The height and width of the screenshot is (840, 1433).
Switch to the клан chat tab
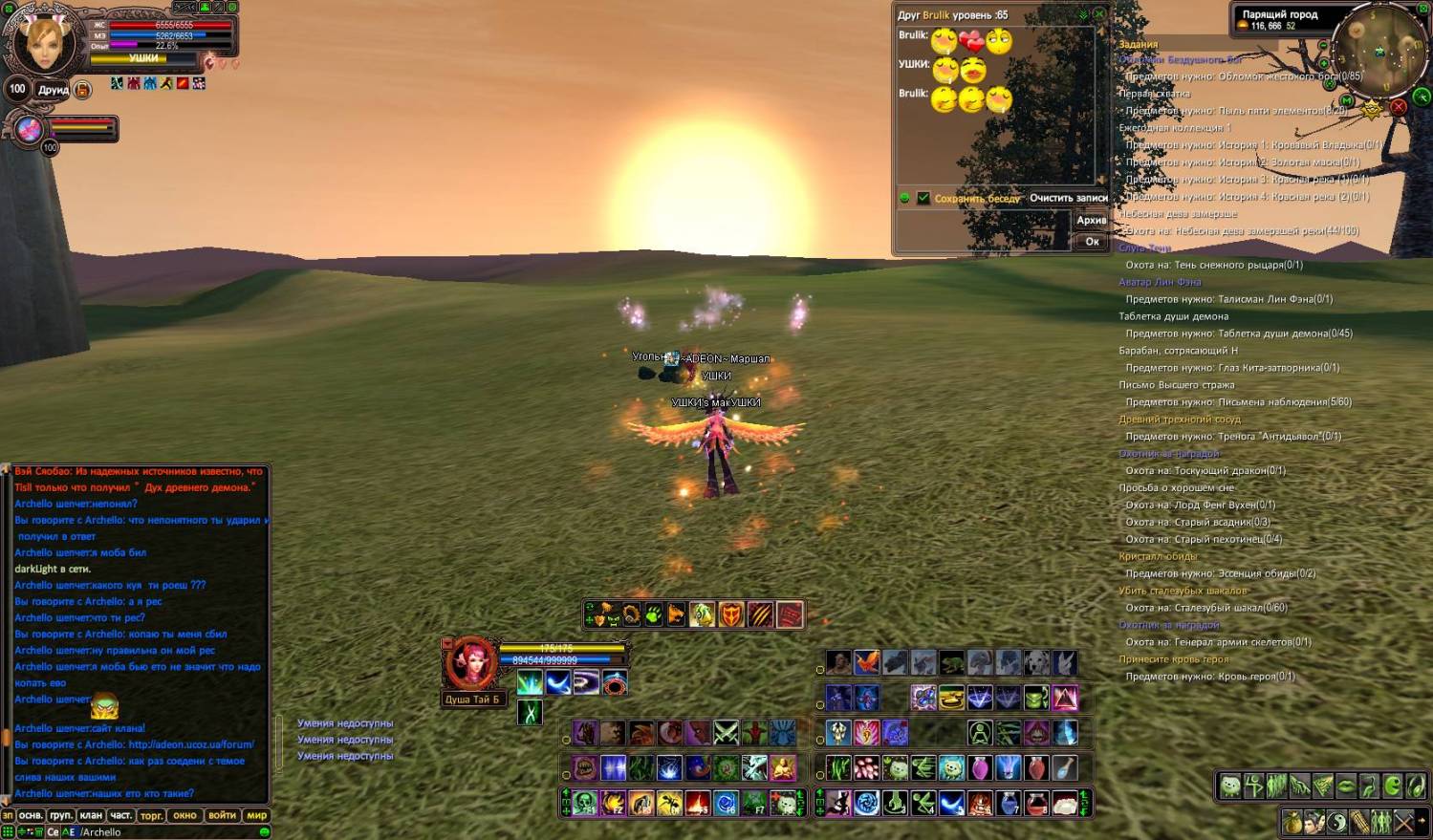(x=91, y=815)
